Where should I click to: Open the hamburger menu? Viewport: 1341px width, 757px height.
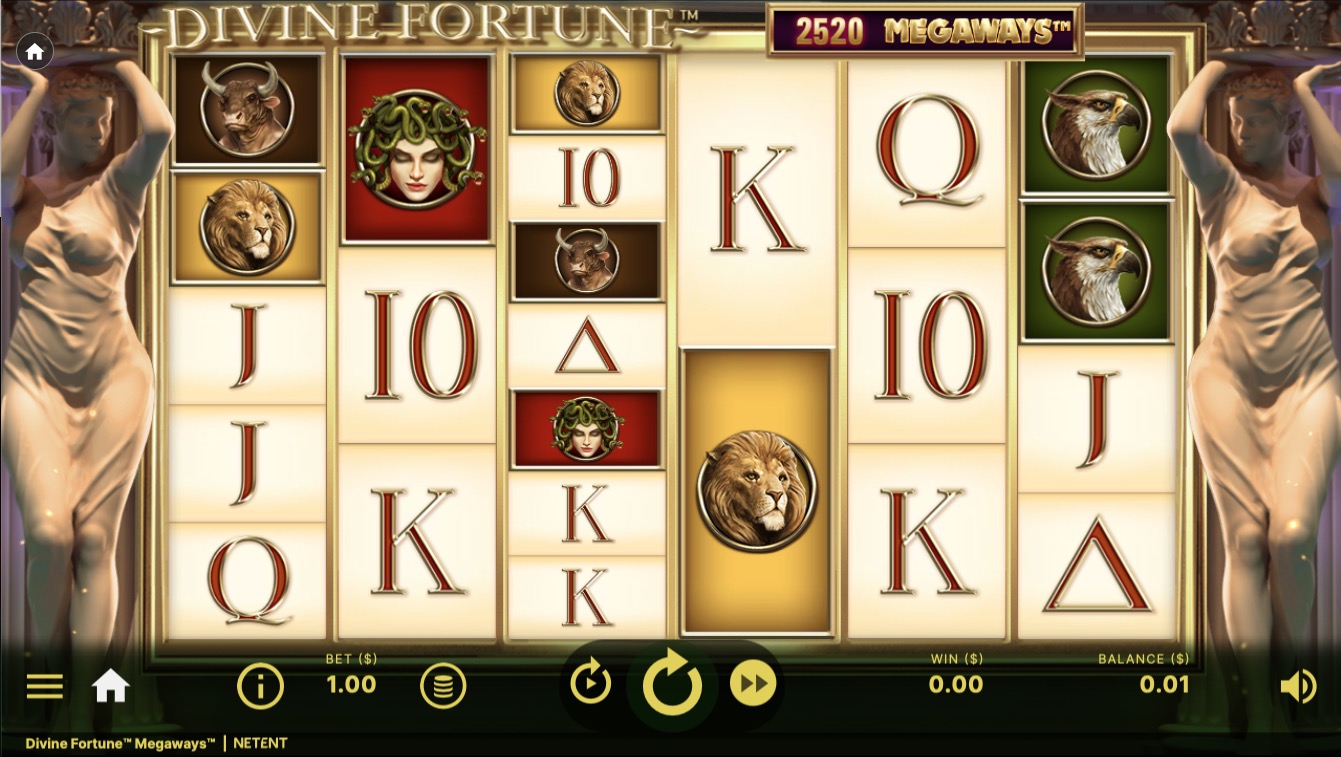coord(44,686)
